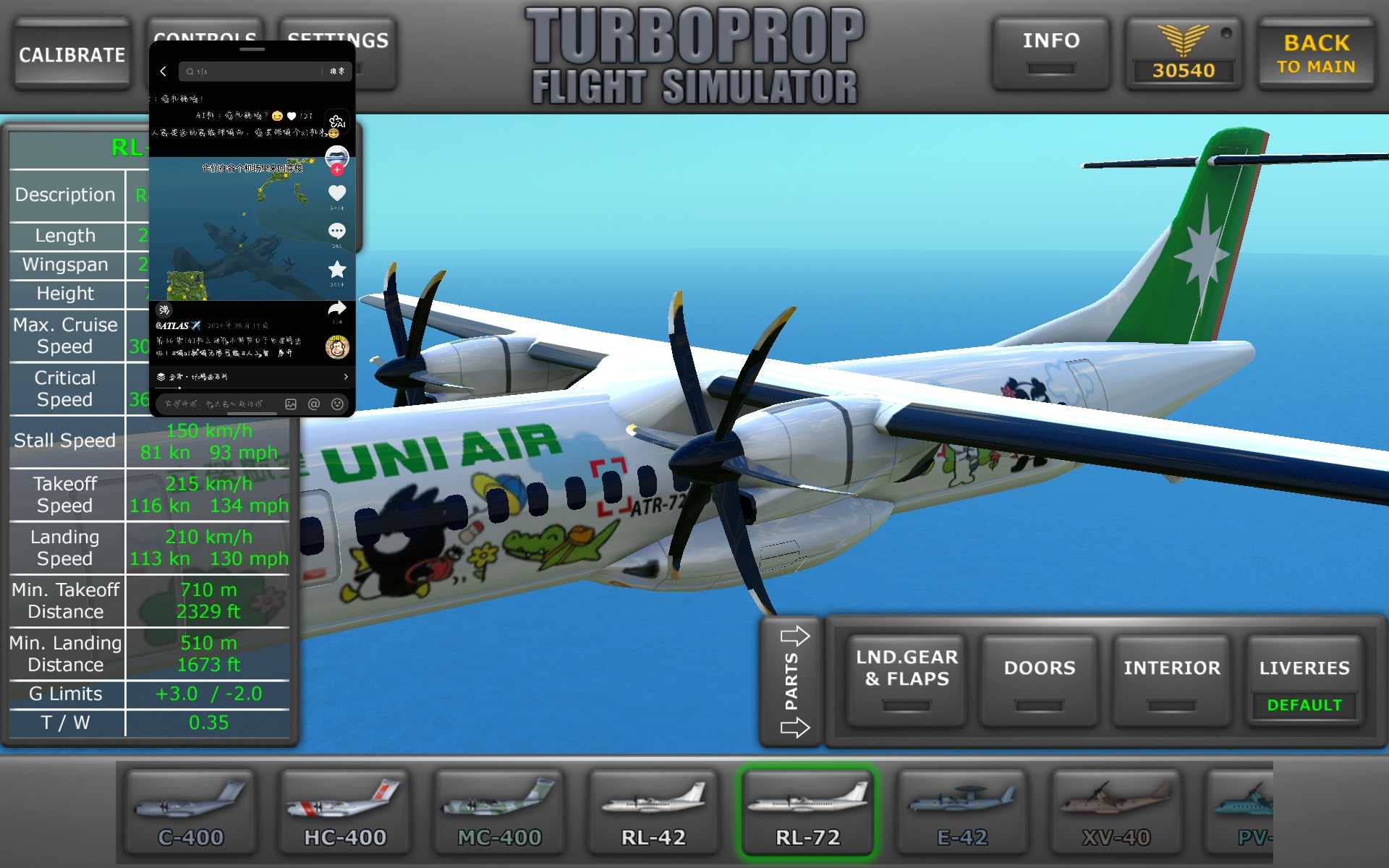This screenshot has width=1389, height=868.
Task: Pick the MC-400 aircraft
Action: coord(499,812)
